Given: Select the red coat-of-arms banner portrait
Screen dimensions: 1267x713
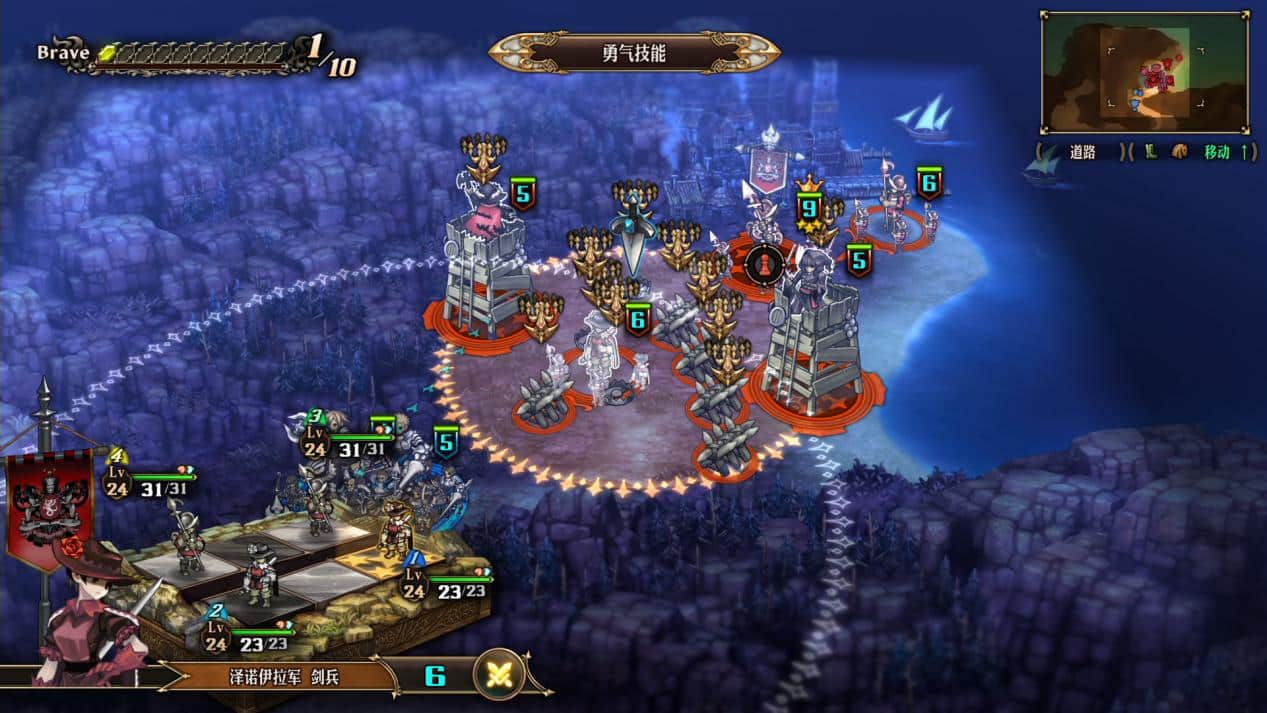Looking at the screenshot, I should pyautogui.click(x=48, y=508).
